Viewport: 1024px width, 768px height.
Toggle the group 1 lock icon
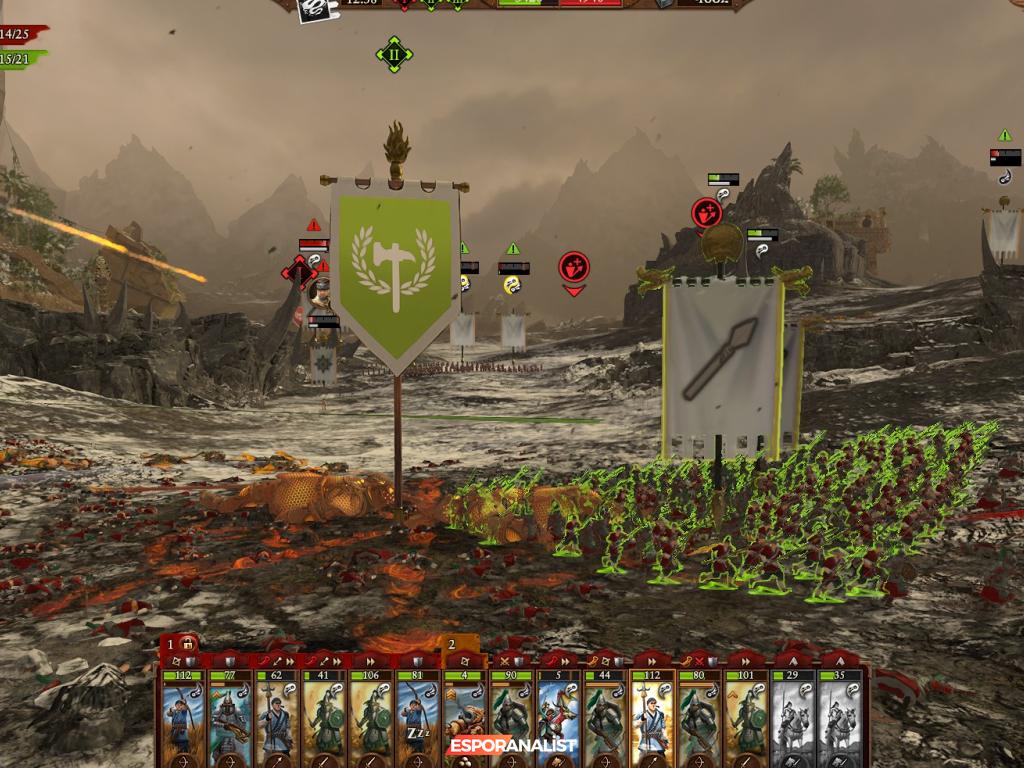[188, 643]
